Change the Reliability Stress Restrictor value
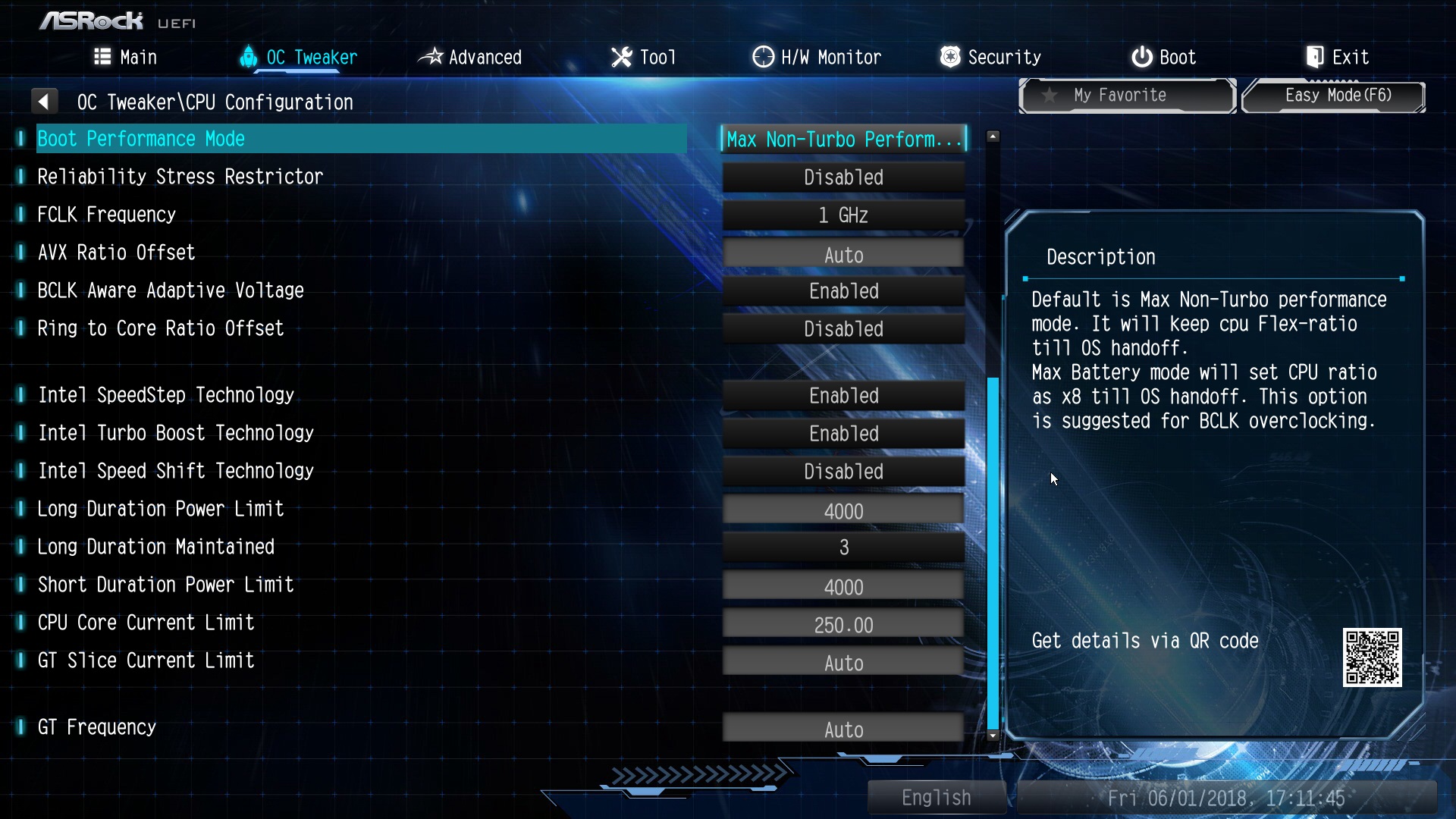1456x819 pixels. (843, 177)
